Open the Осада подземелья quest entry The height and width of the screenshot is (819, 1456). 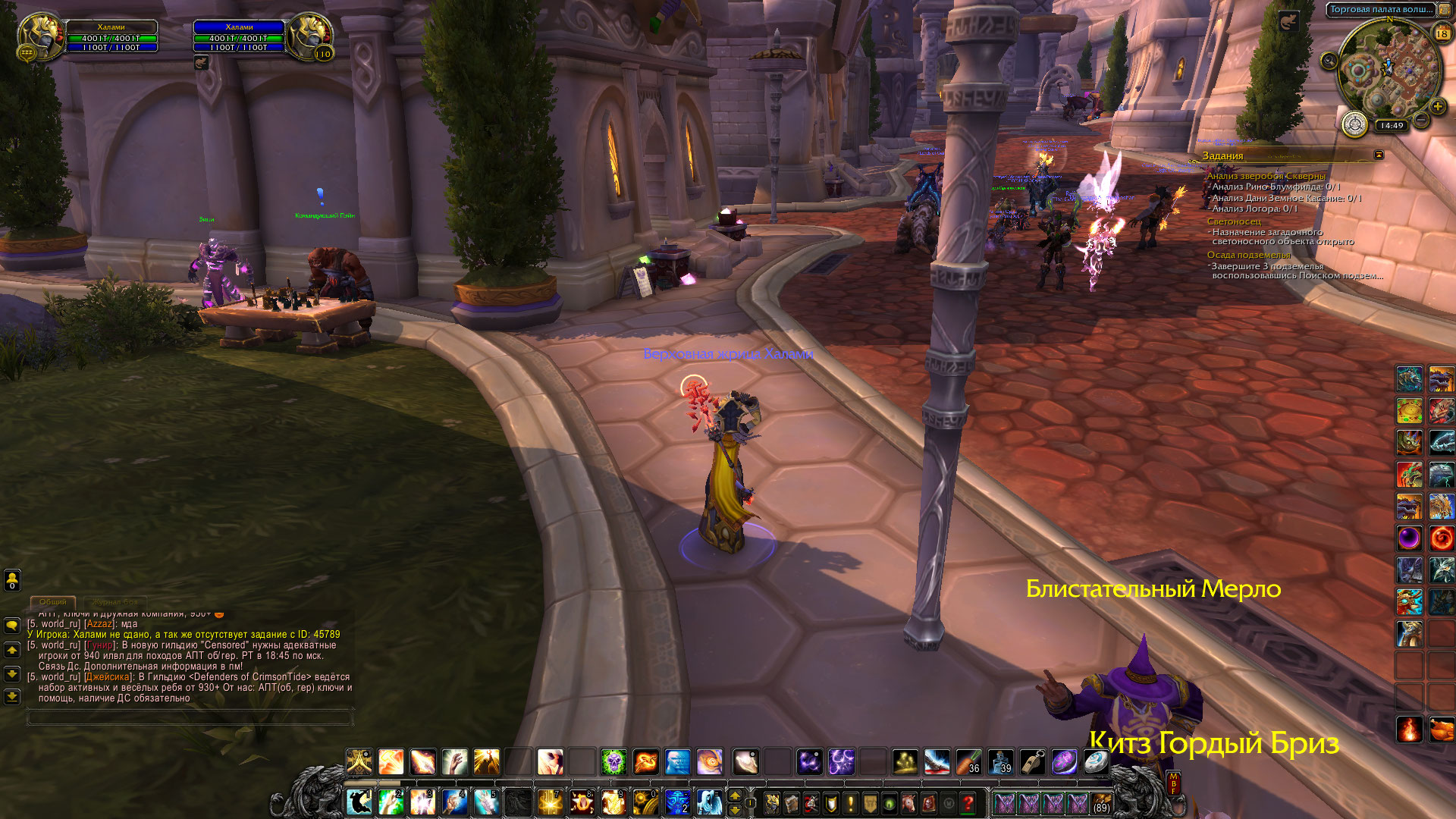click(x=1248, y=255)
